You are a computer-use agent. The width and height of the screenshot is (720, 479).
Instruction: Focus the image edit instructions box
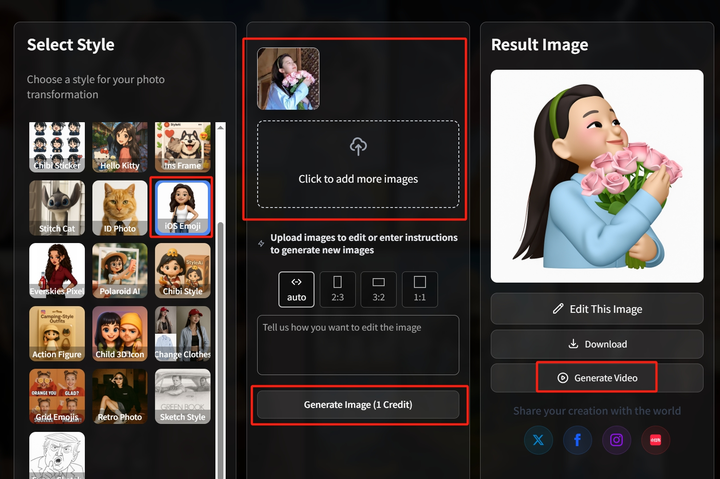click(358, 345)
